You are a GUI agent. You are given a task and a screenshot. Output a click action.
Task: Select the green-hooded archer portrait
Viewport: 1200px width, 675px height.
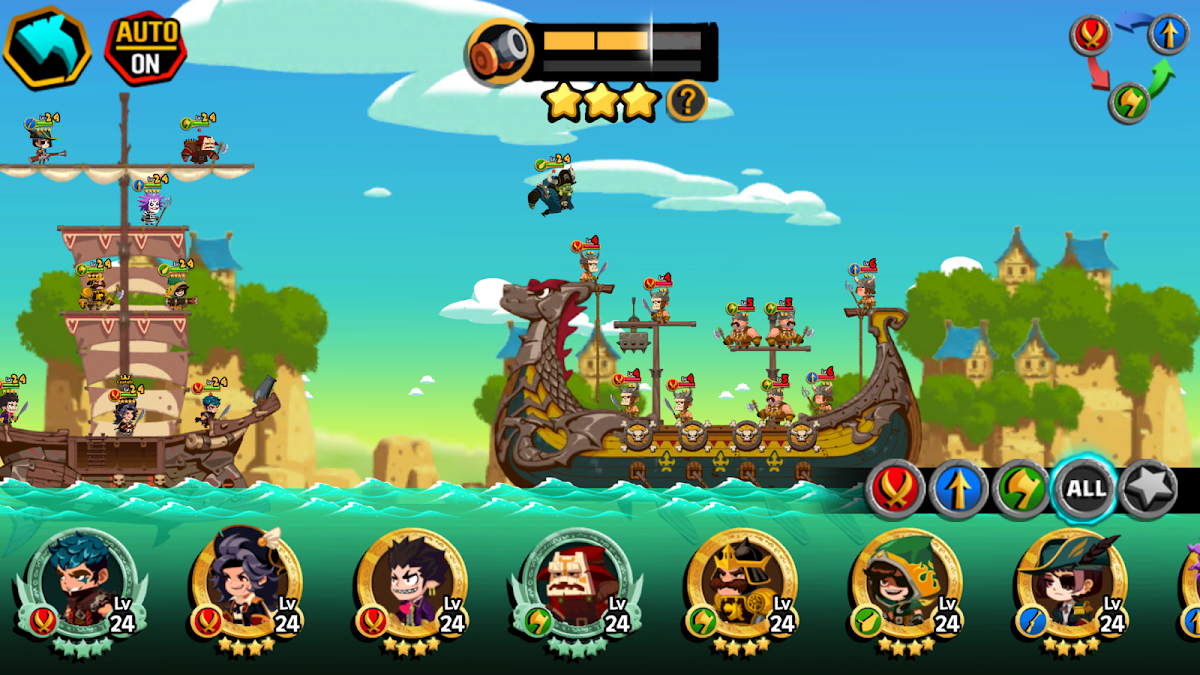tap(906, 584)
